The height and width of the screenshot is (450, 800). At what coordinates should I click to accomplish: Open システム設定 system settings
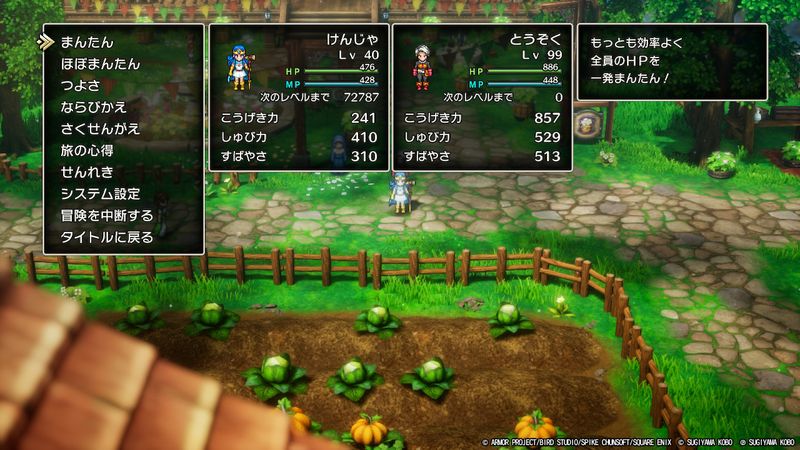coord(100,194)
